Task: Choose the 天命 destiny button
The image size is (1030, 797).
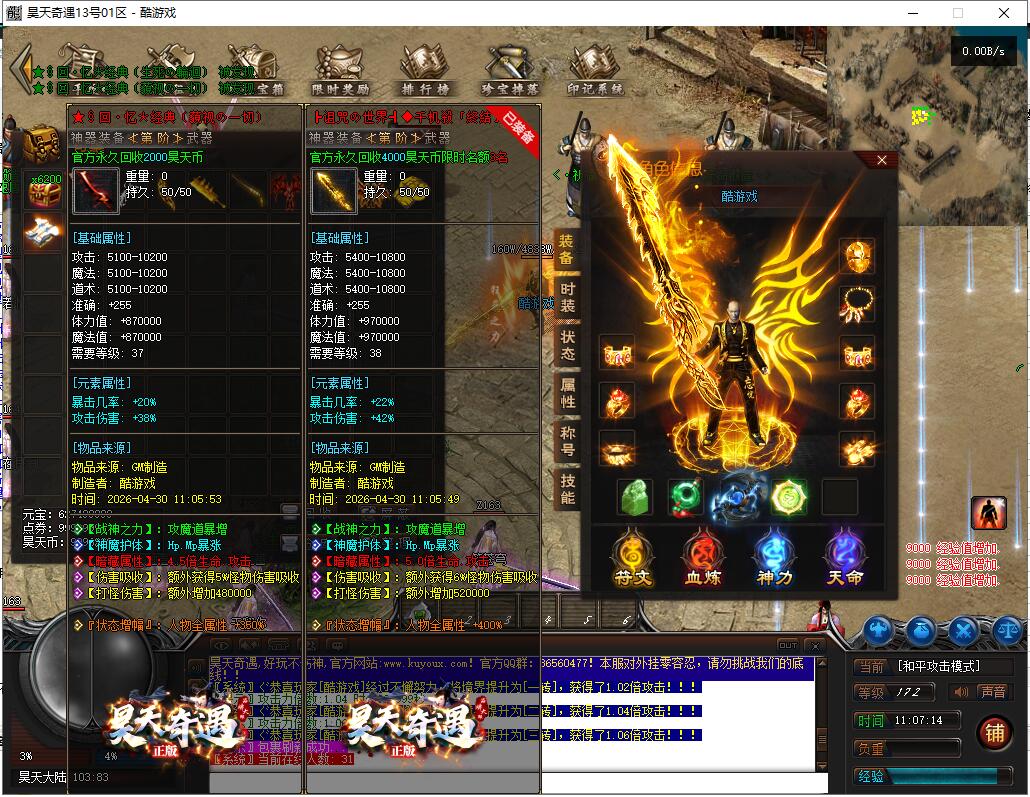Action: (x=844, y=558)
